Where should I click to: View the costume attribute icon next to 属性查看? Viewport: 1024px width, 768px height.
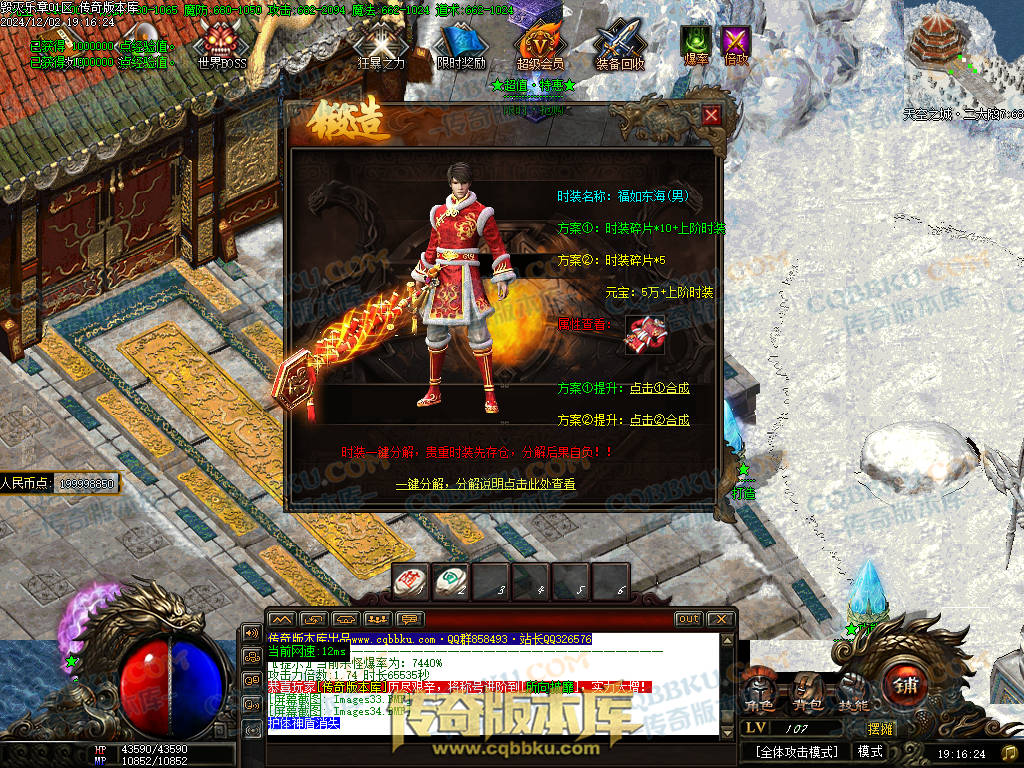(x=644, y=336)
